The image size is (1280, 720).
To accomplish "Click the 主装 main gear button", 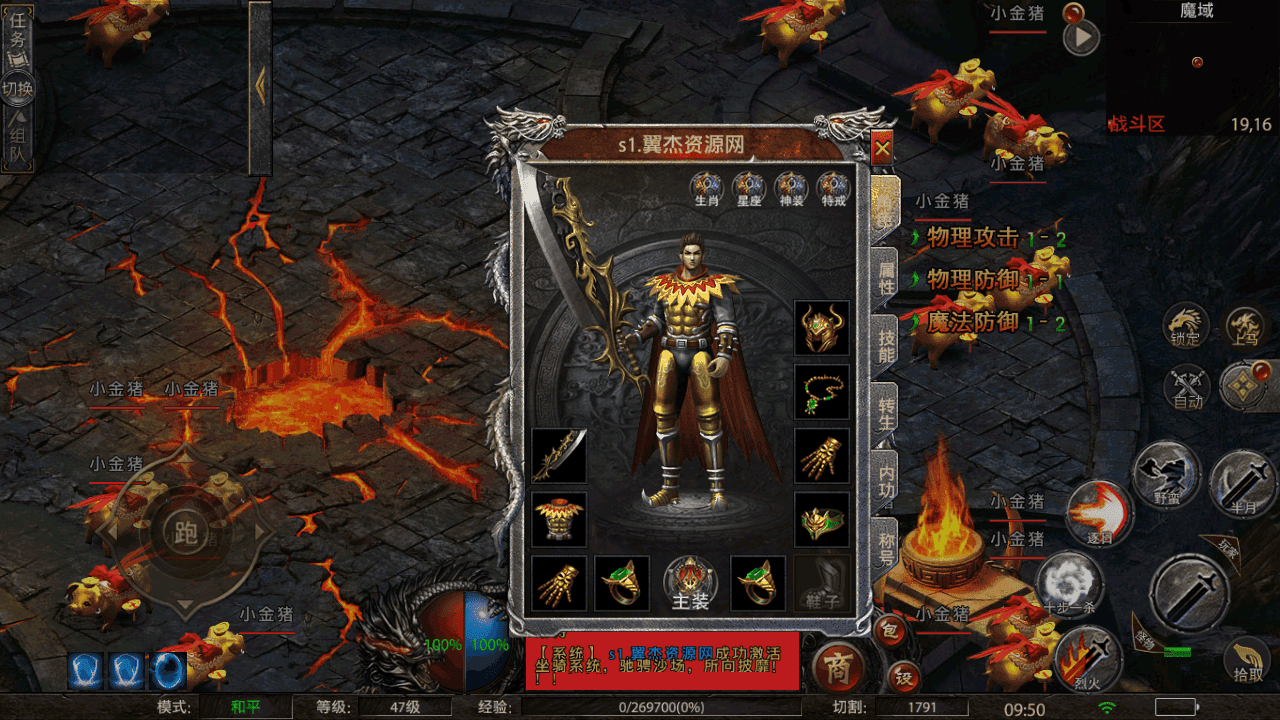I will (690, 584).
